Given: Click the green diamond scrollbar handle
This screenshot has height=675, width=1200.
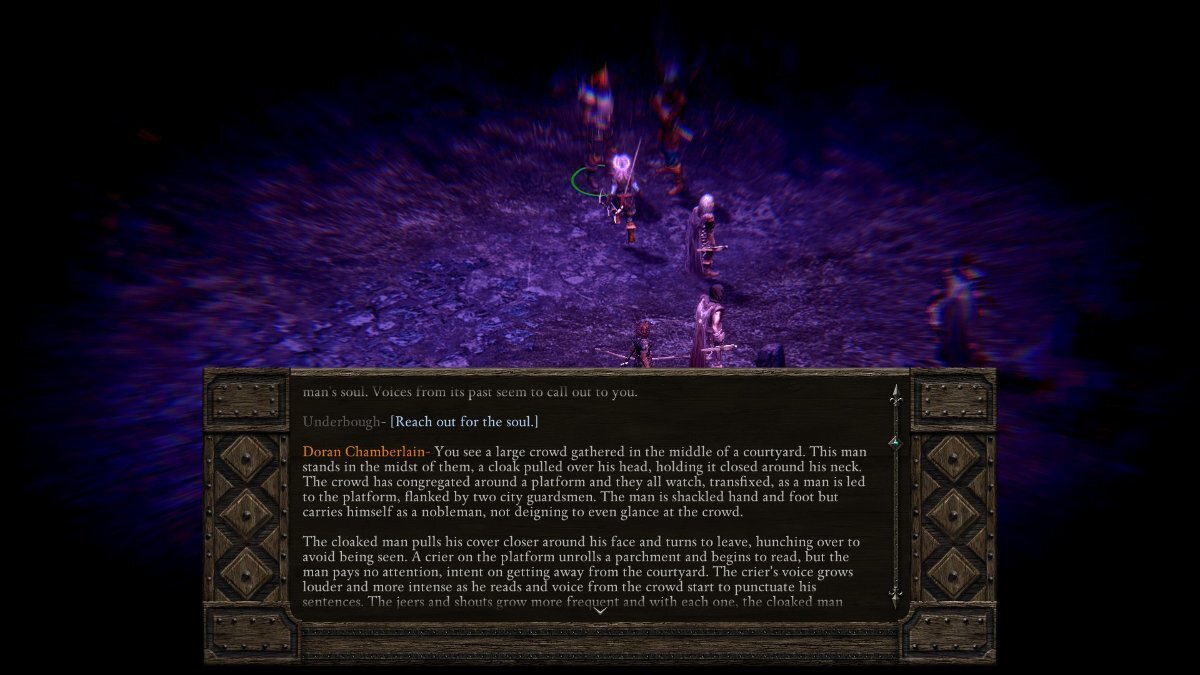Looking at the screenshot, I should click(x=895, y=443).
